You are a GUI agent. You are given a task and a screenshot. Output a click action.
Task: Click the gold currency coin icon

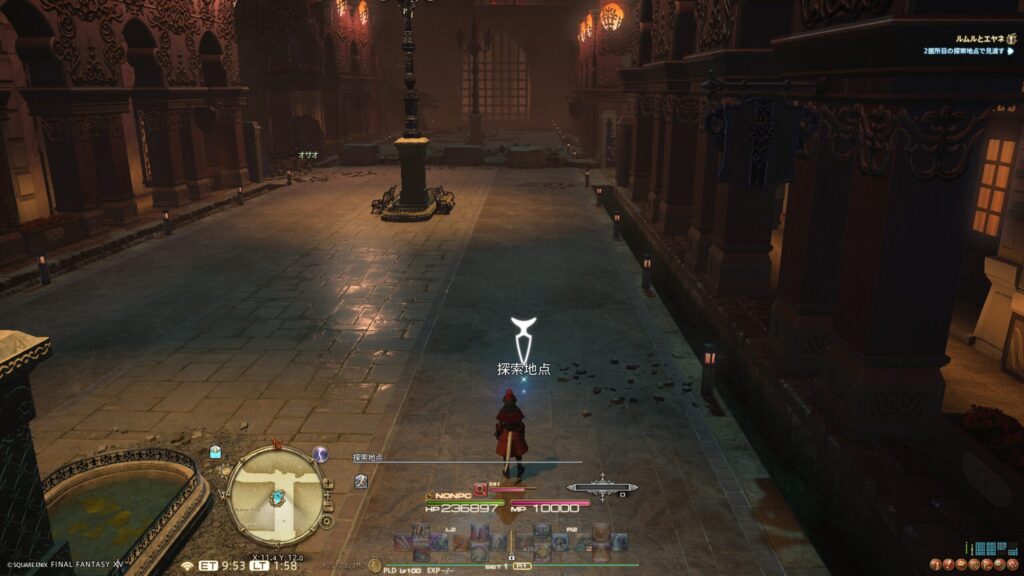point(375,565)
